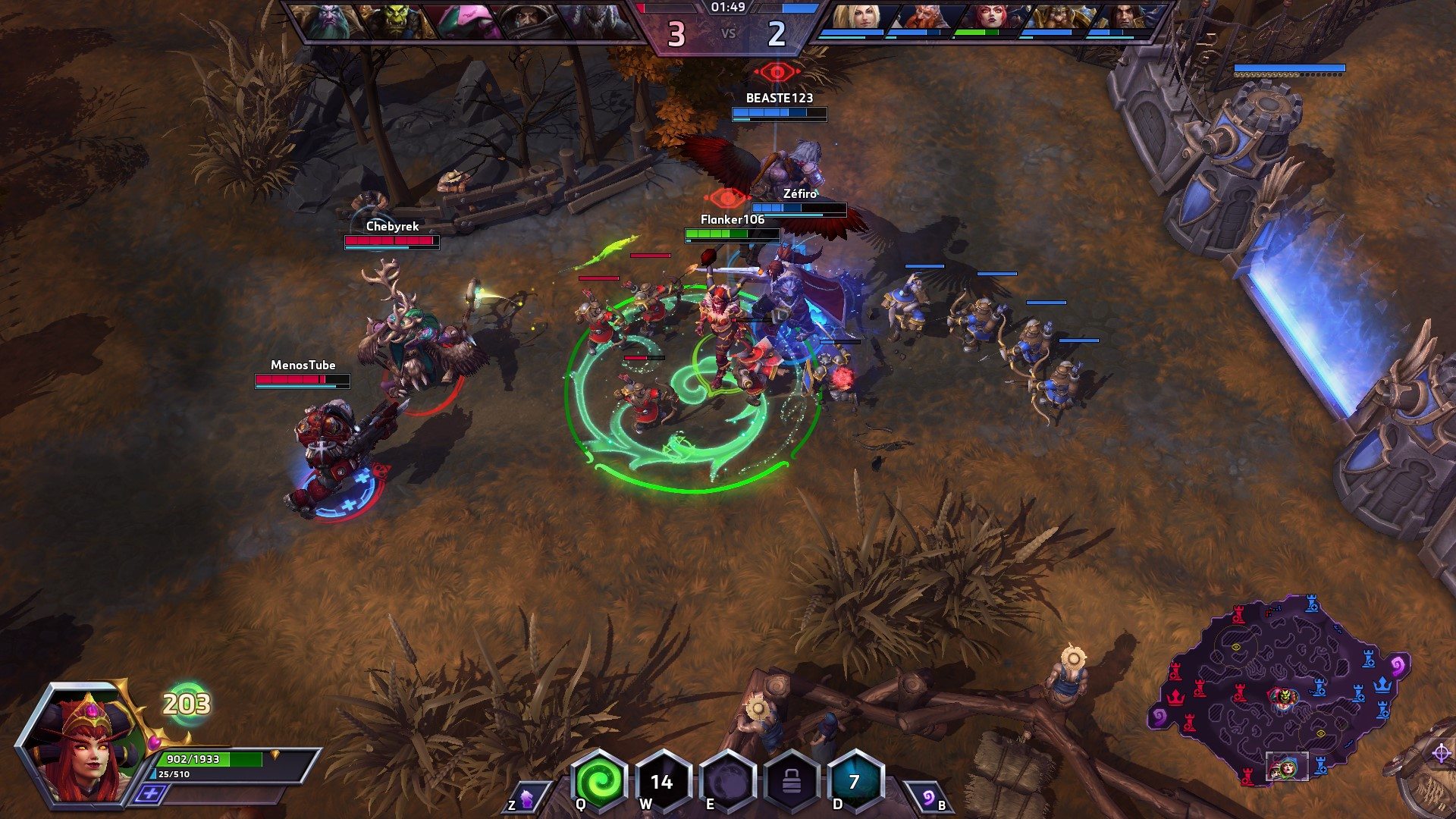
Task: Click the W ability showing 14 cooldown
Action: click(x=662, y=782)
